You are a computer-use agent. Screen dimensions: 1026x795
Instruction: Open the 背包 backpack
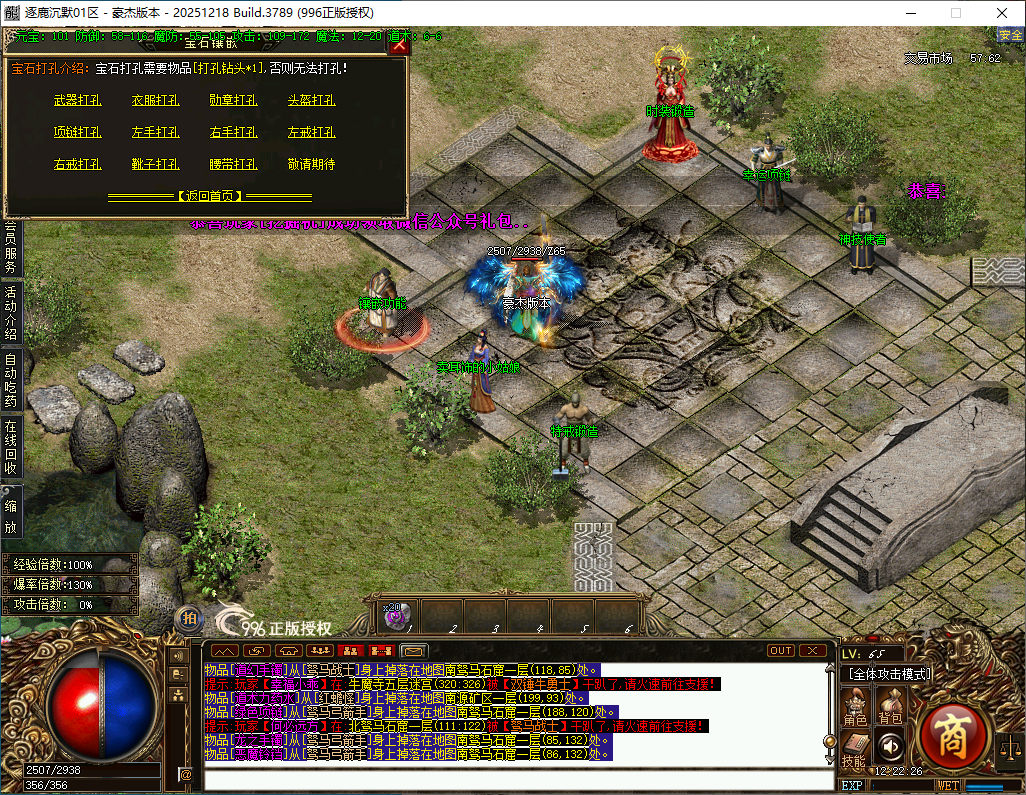[x=890, y=707]
